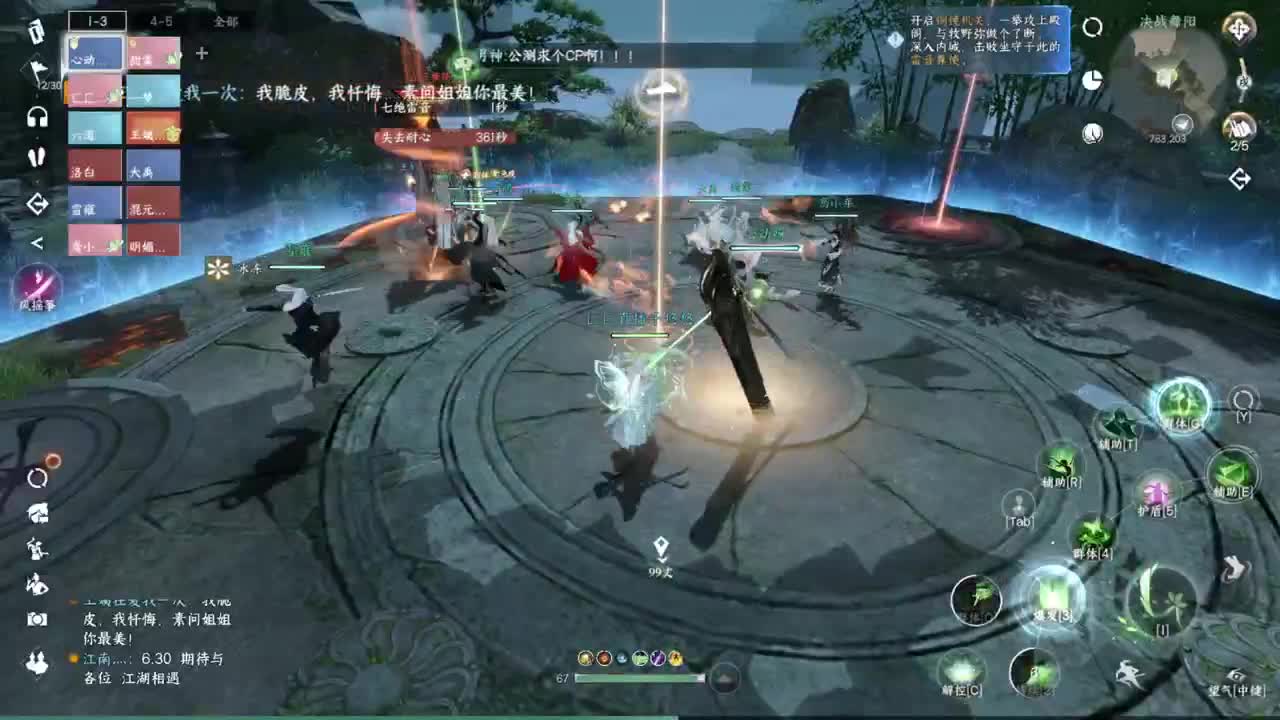Image resolution: width=1280 pixels, height=720 pixels.
Task: Activate the 护盾[5] shield skill
Action: 1158,493
